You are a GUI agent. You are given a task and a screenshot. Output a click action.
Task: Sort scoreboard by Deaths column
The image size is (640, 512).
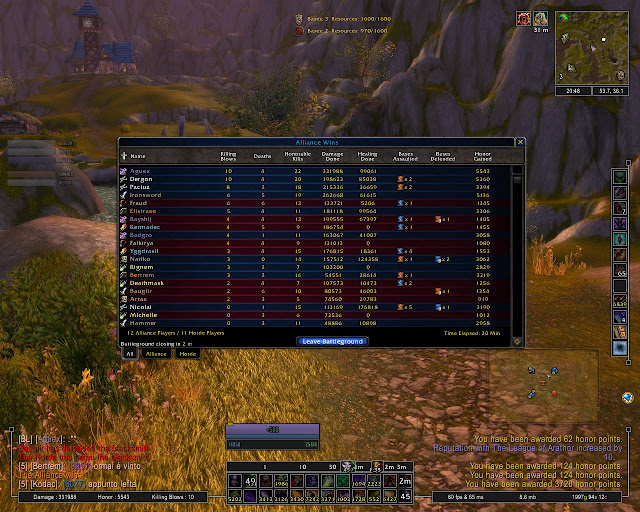coord(262,156)
